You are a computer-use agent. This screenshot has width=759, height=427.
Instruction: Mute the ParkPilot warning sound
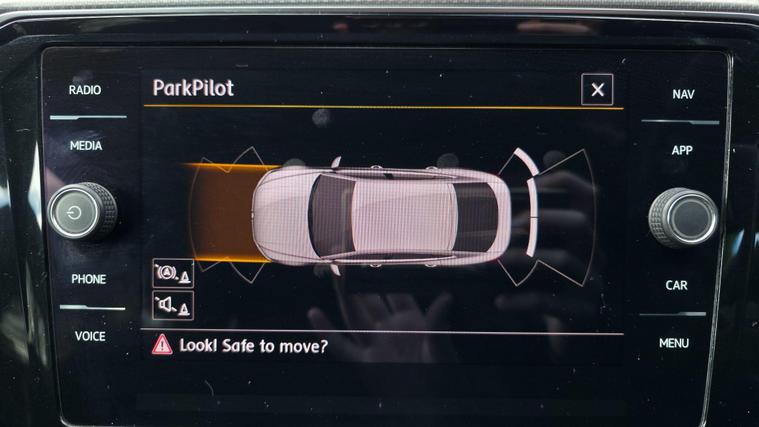pos(172,305)
